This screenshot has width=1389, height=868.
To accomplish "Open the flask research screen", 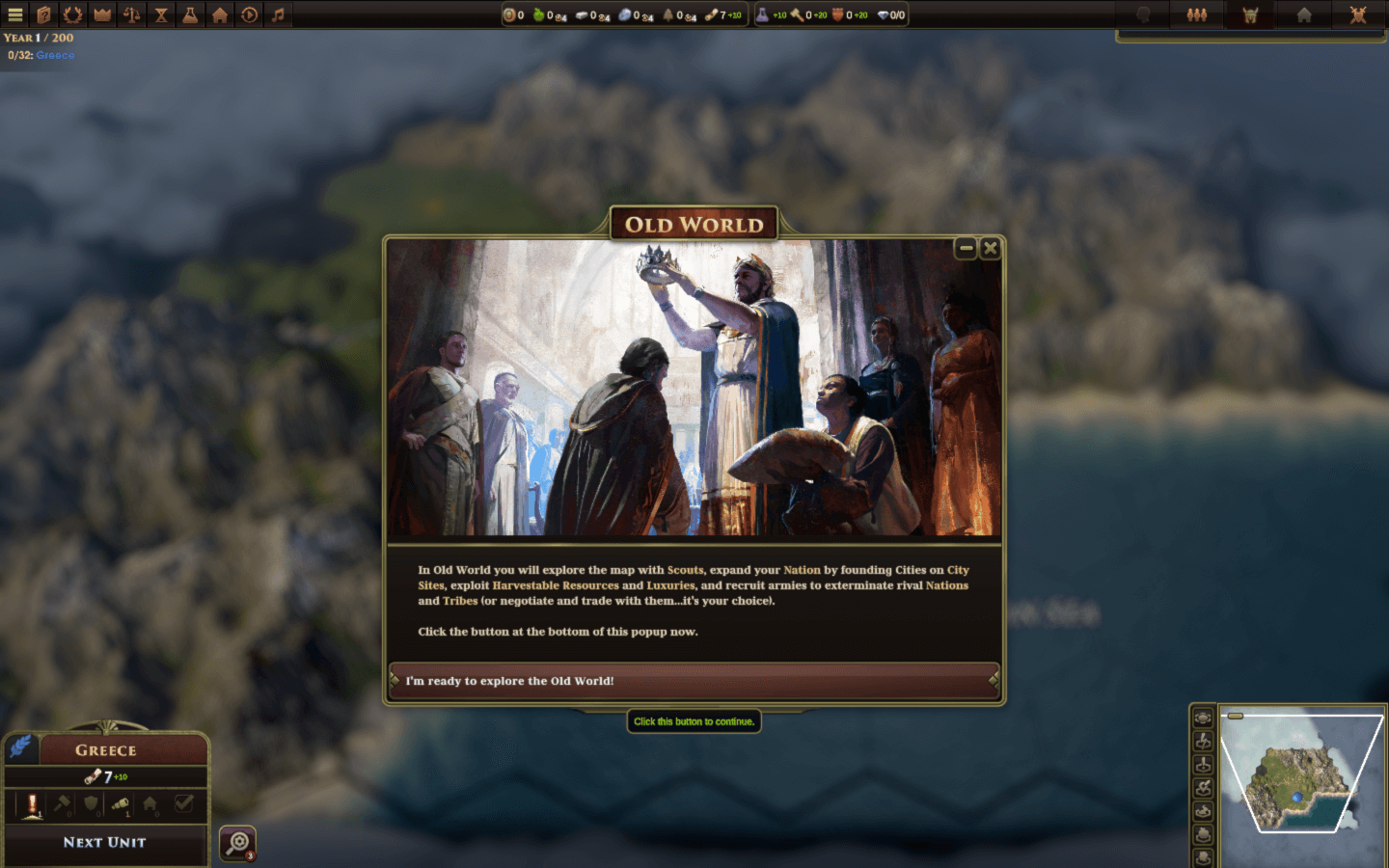I will (190, 14).
